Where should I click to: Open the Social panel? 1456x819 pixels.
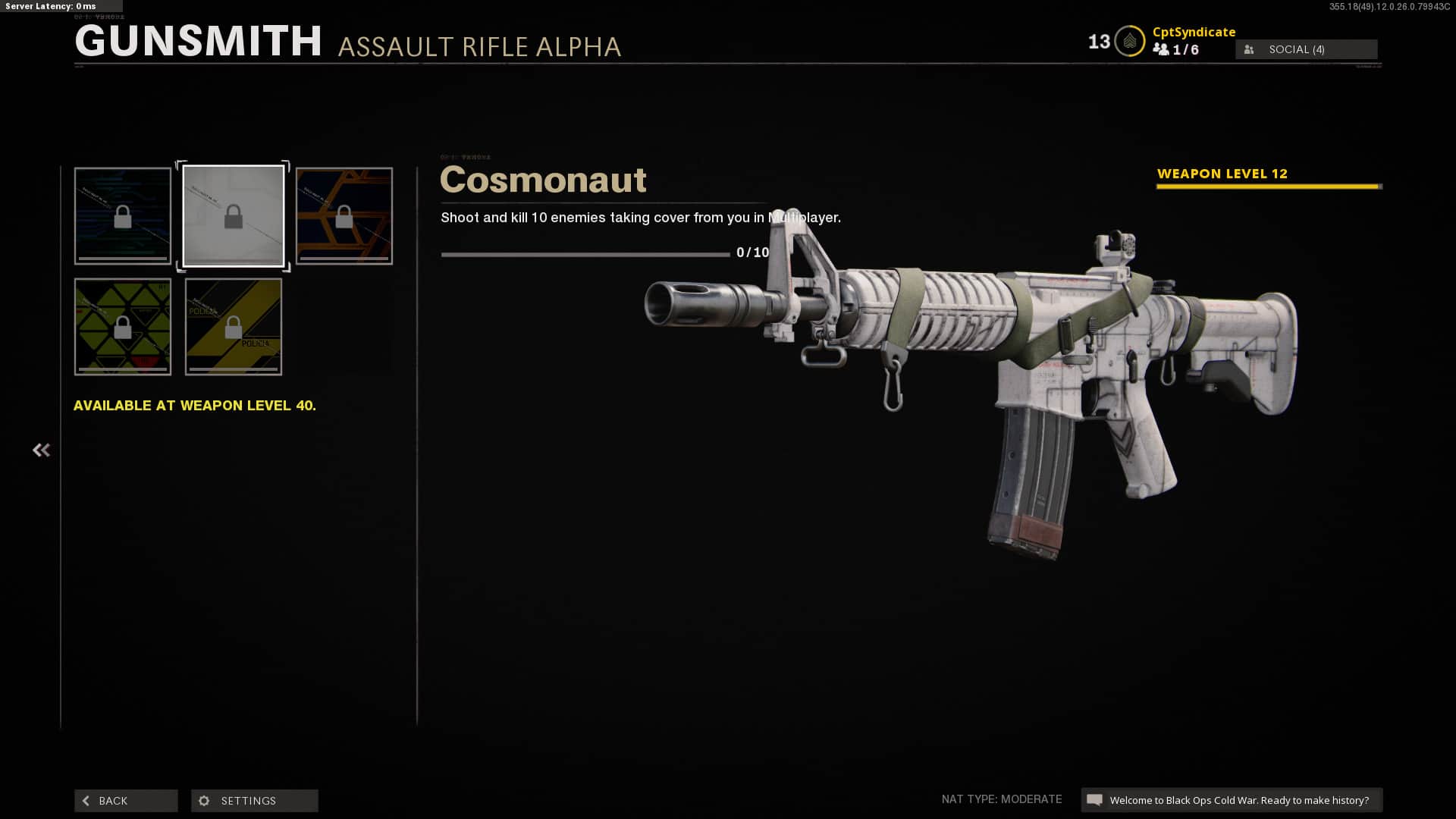tap(1306, 49)
